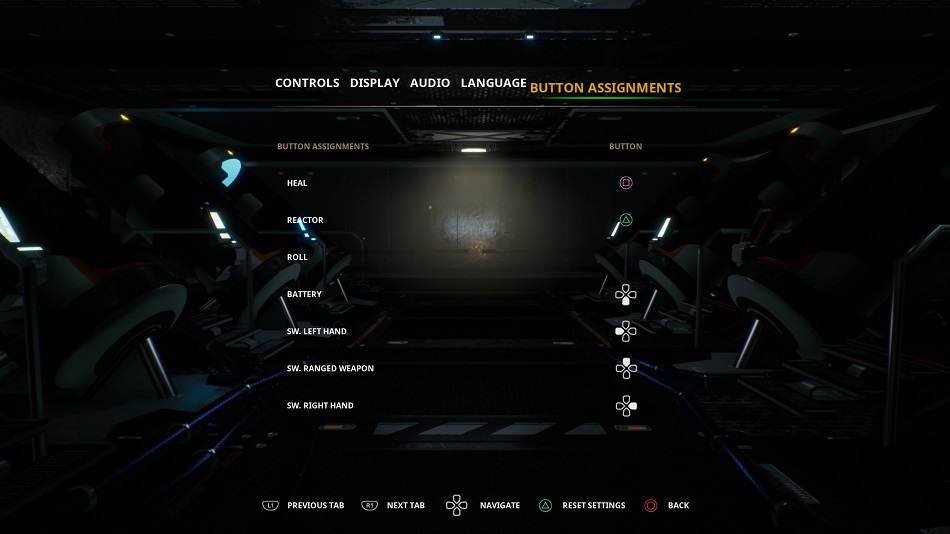
Task: Go to the Audio tab
Action: coord(430,83)
